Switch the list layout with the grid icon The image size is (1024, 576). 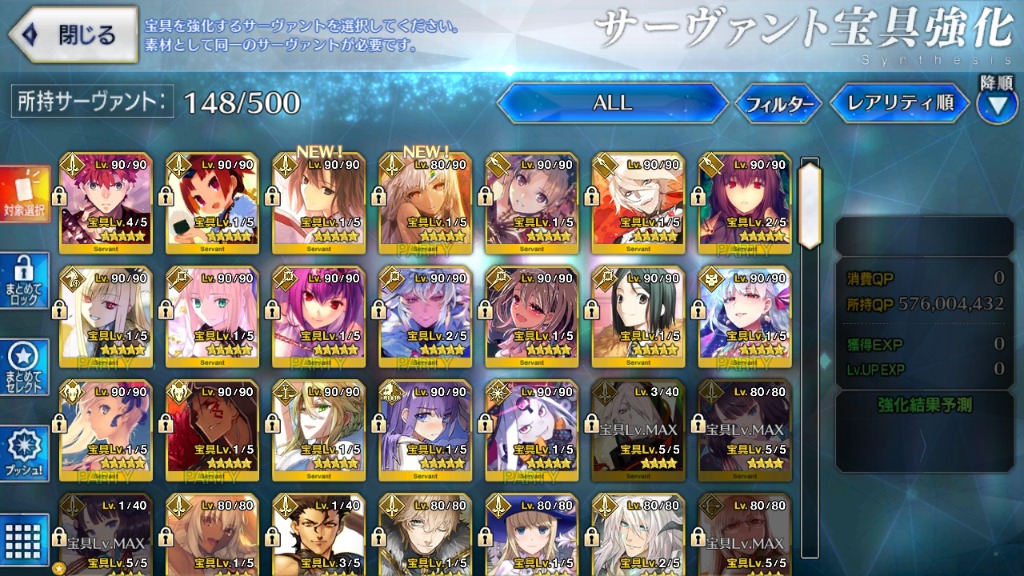coord(25,539)
